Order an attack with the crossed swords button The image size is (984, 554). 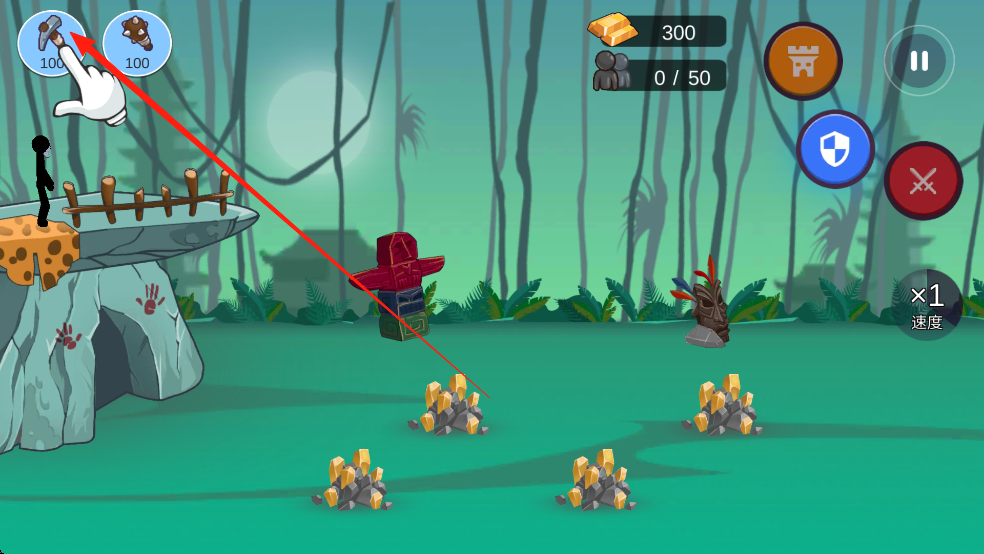click(x=922, y=181)
